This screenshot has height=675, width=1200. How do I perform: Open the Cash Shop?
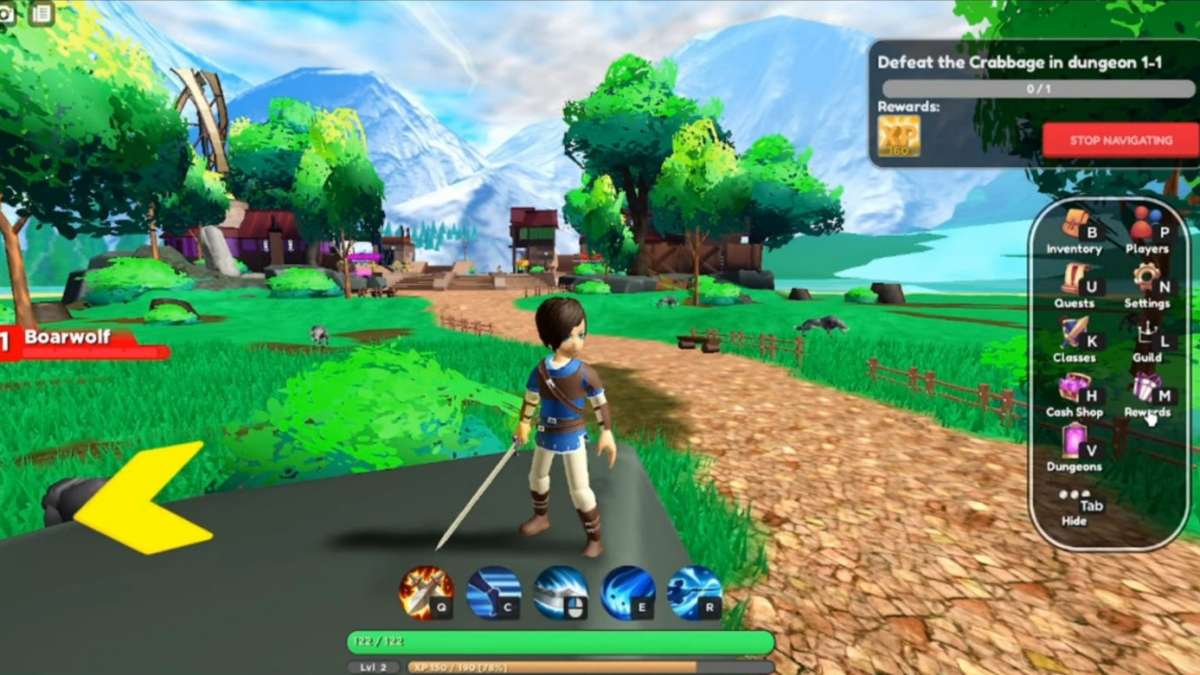click(1074, 393)
